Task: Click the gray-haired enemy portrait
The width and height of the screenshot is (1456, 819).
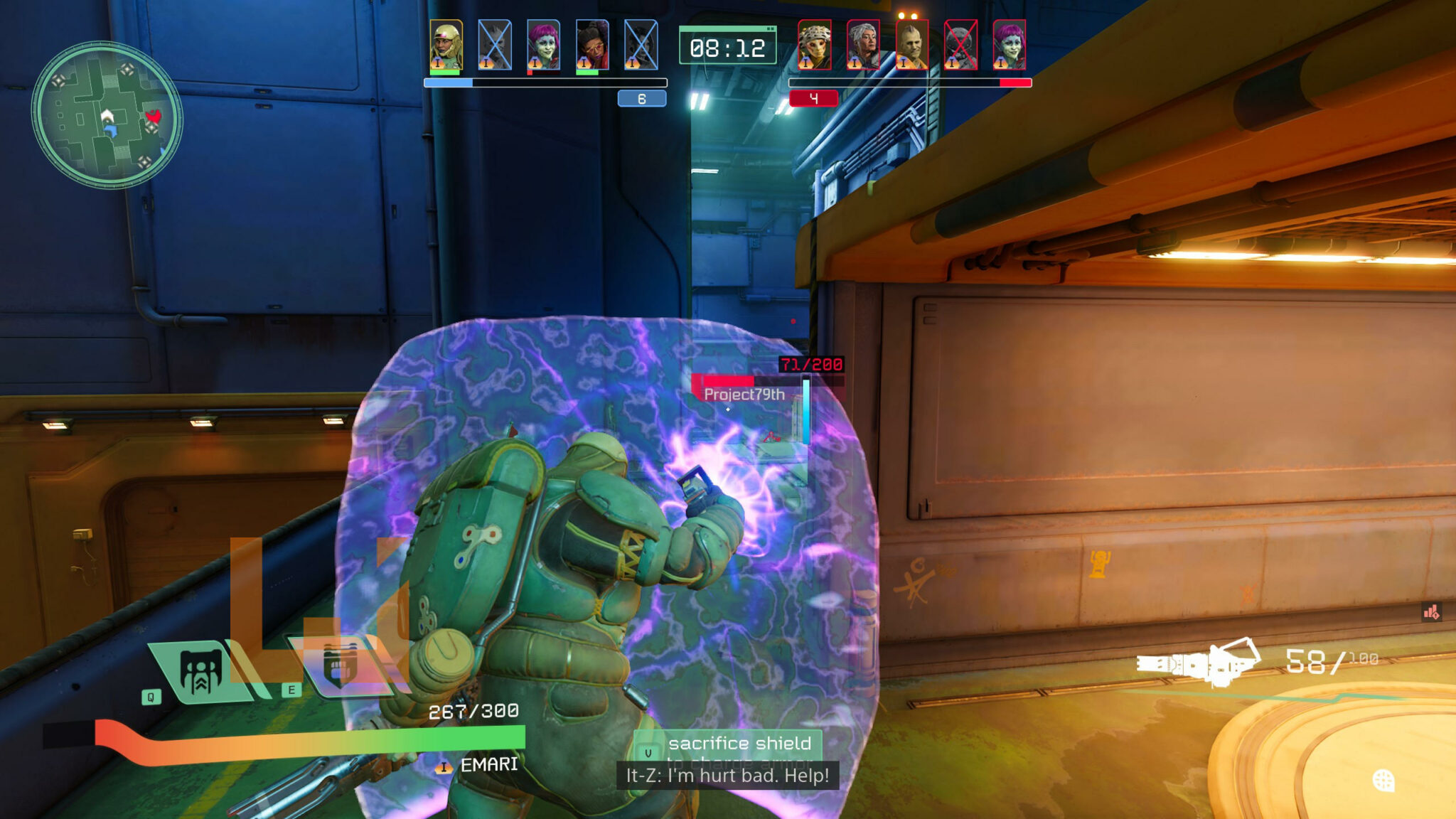Action: 863,44
